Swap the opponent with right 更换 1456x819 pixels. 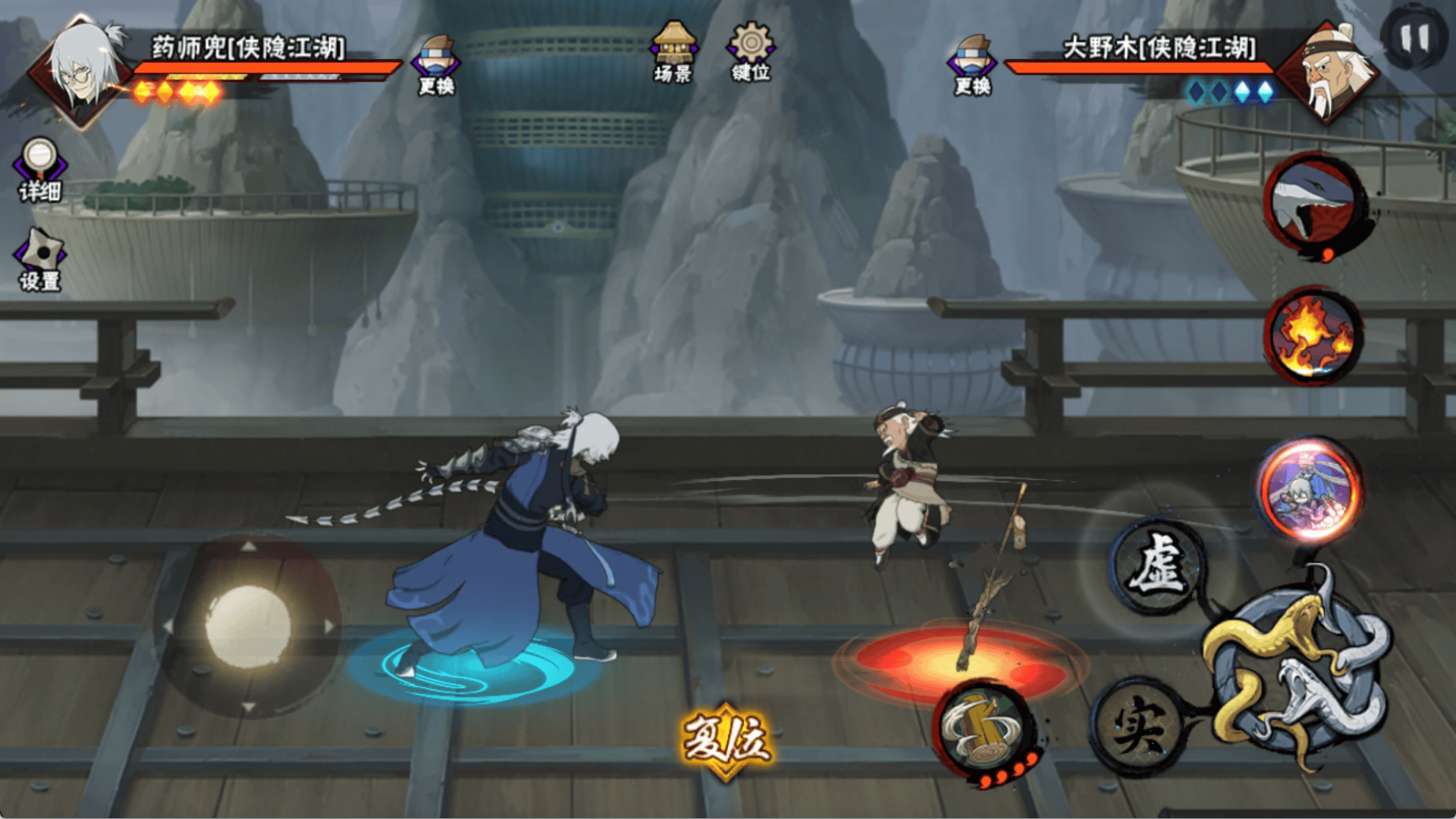point(972,64)
